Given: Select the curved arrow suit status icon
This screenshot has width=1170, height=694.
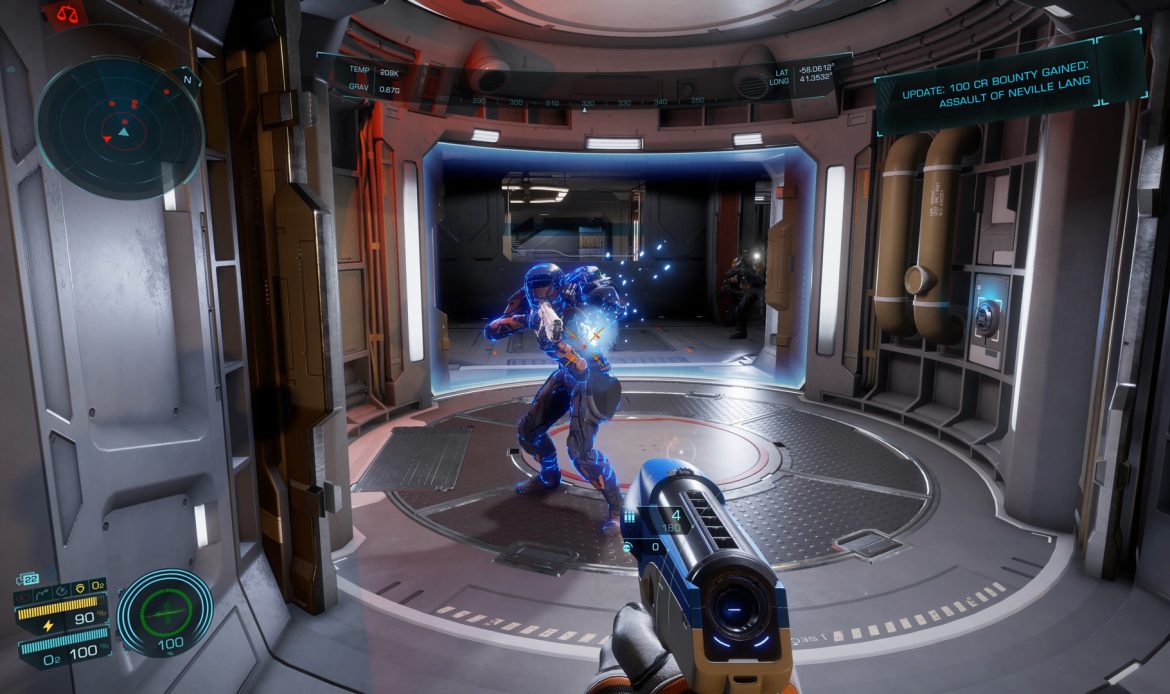Looking at the screenshot, I should pos(42,594).
